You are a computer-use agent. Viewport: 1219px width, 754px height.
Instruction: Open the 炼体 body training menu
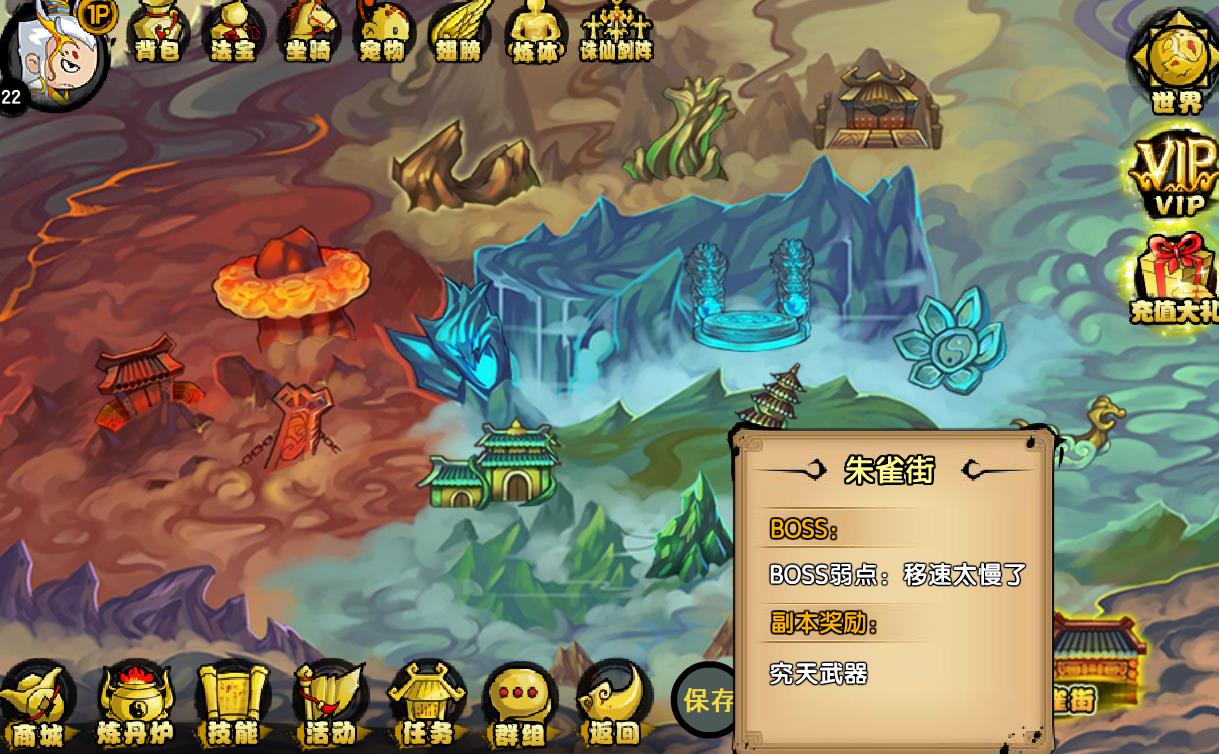pos(535,30)
